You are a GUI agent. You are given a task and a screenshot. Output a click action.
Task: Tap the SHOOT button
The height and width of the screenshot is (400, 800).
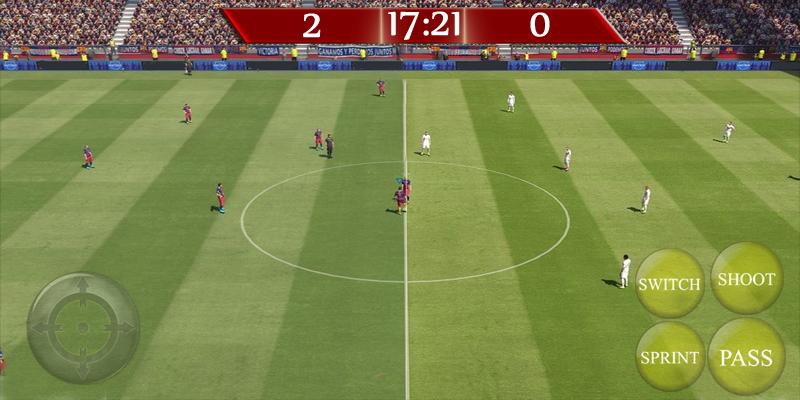[x=746, y=279]
